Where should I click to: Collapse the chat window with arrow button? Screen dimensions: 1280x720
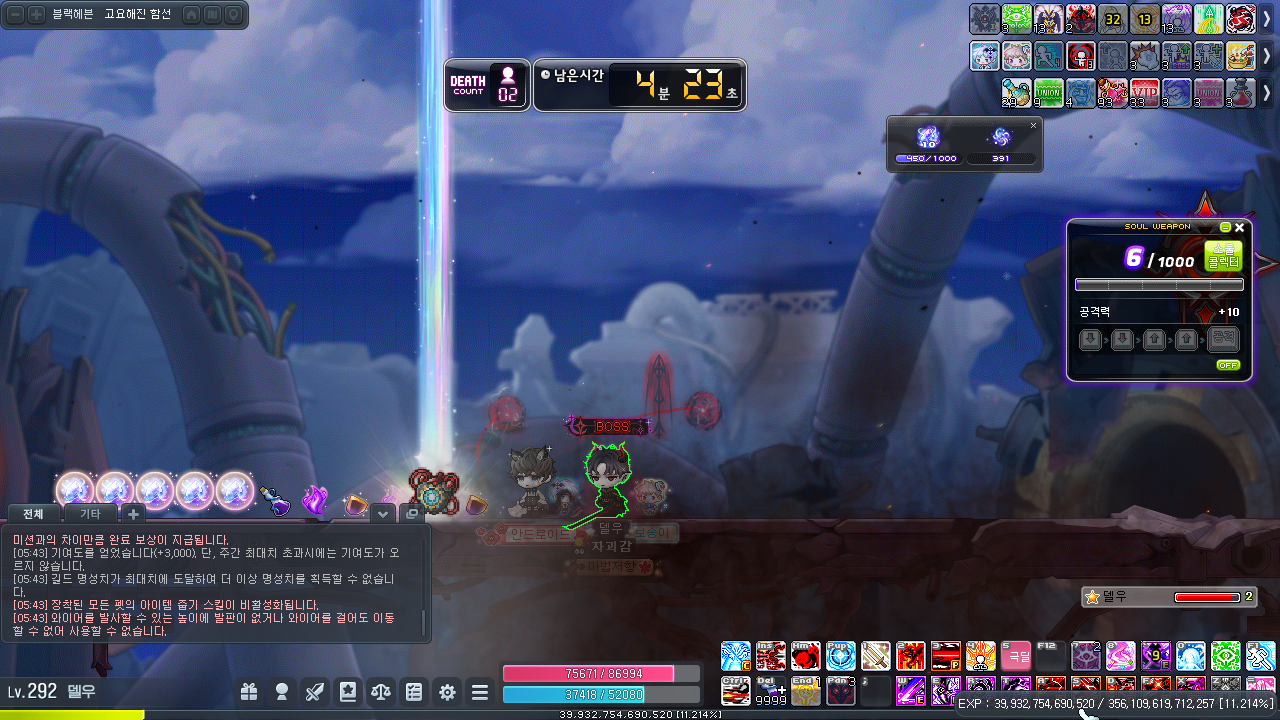383,514
